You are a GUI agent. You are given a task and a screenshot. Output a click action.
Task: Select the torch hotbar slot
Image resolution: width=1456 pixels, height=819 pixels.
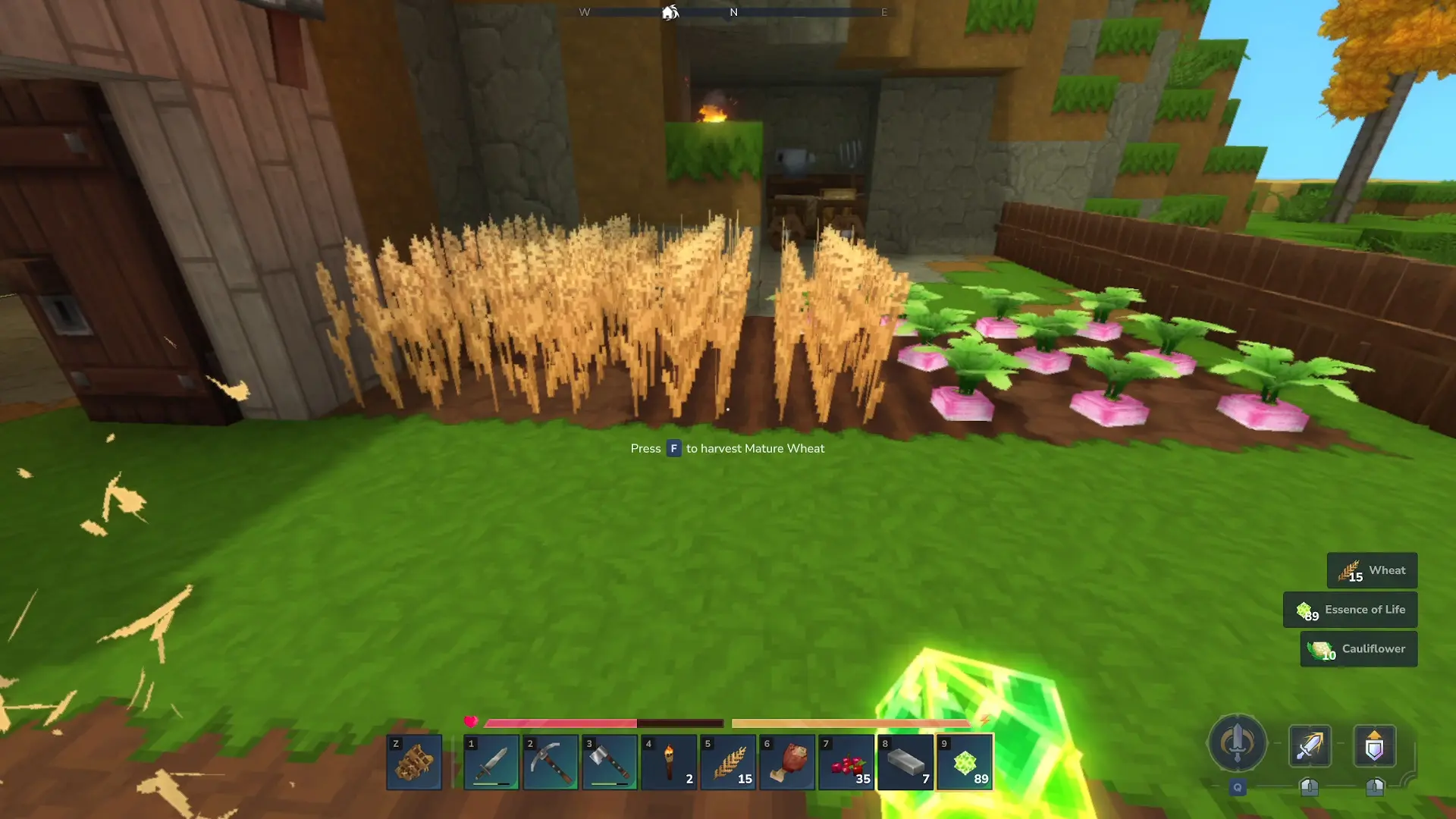tap(669, 762)
